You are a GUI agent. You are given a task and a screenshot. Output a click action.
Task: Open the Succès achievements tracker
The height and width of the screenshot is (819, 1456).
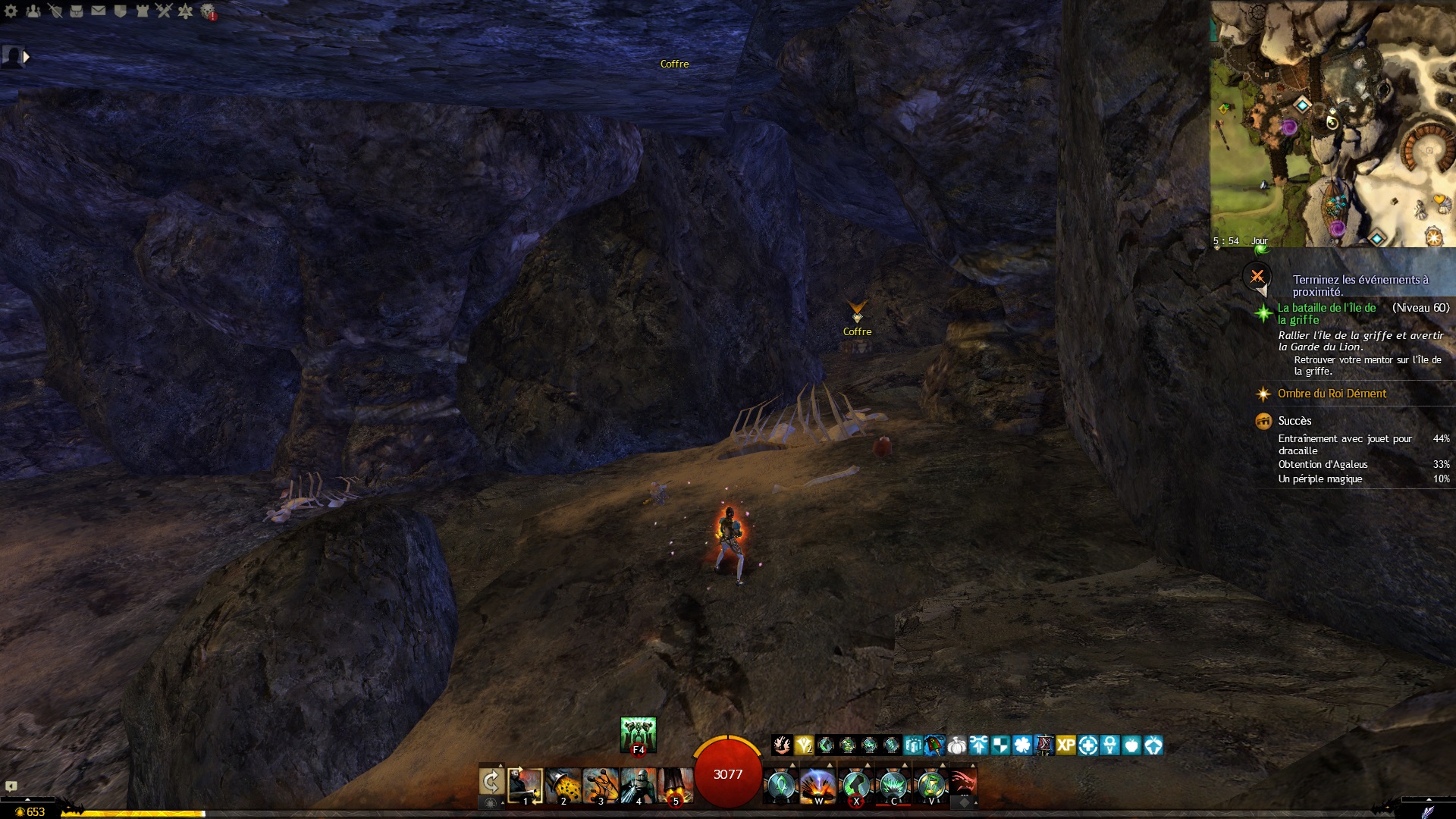tap(1294, 421)
